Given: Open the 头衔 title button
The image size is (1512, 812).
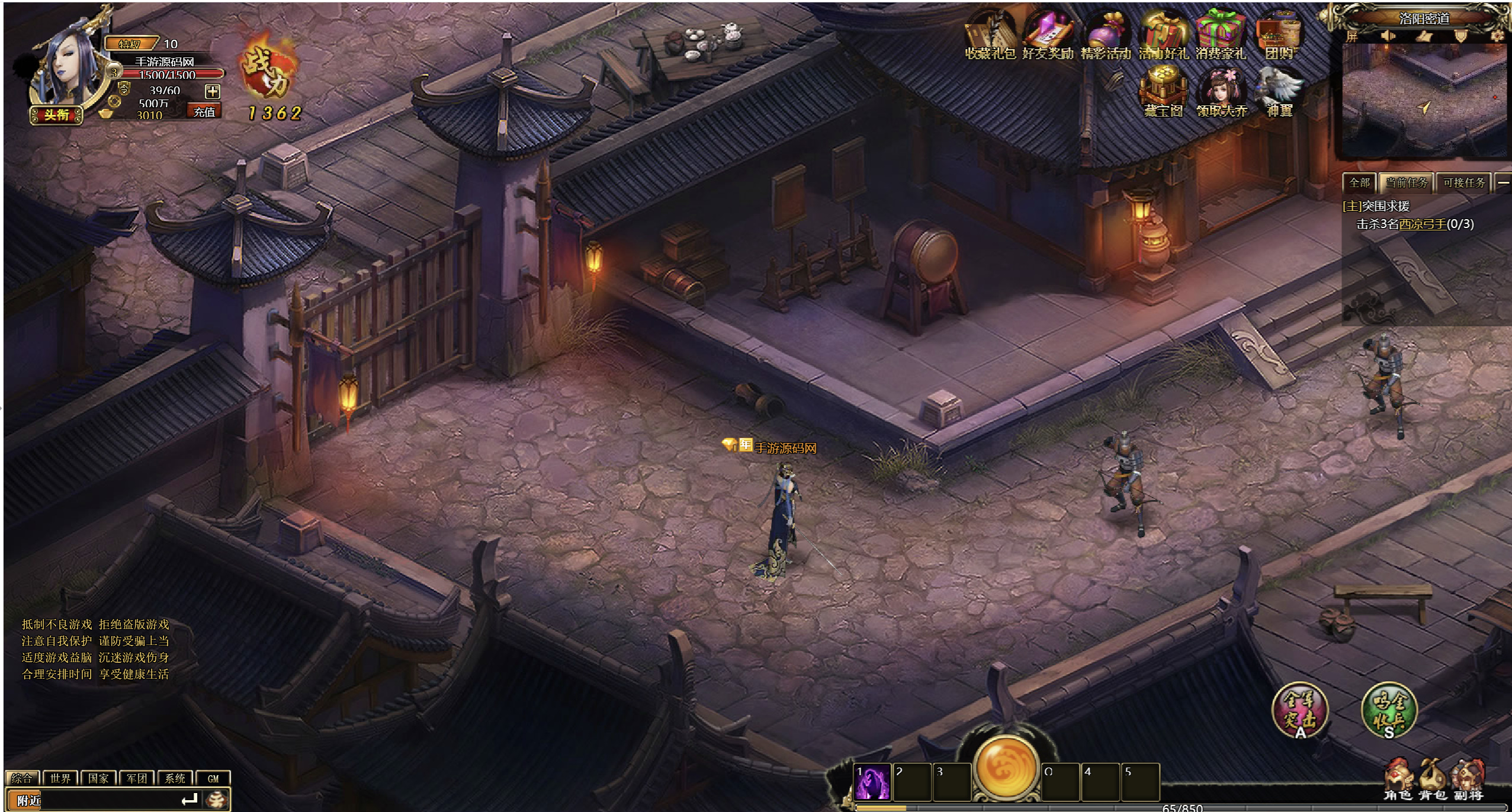Looking at the screenshot, I should [x=56, y=115].
